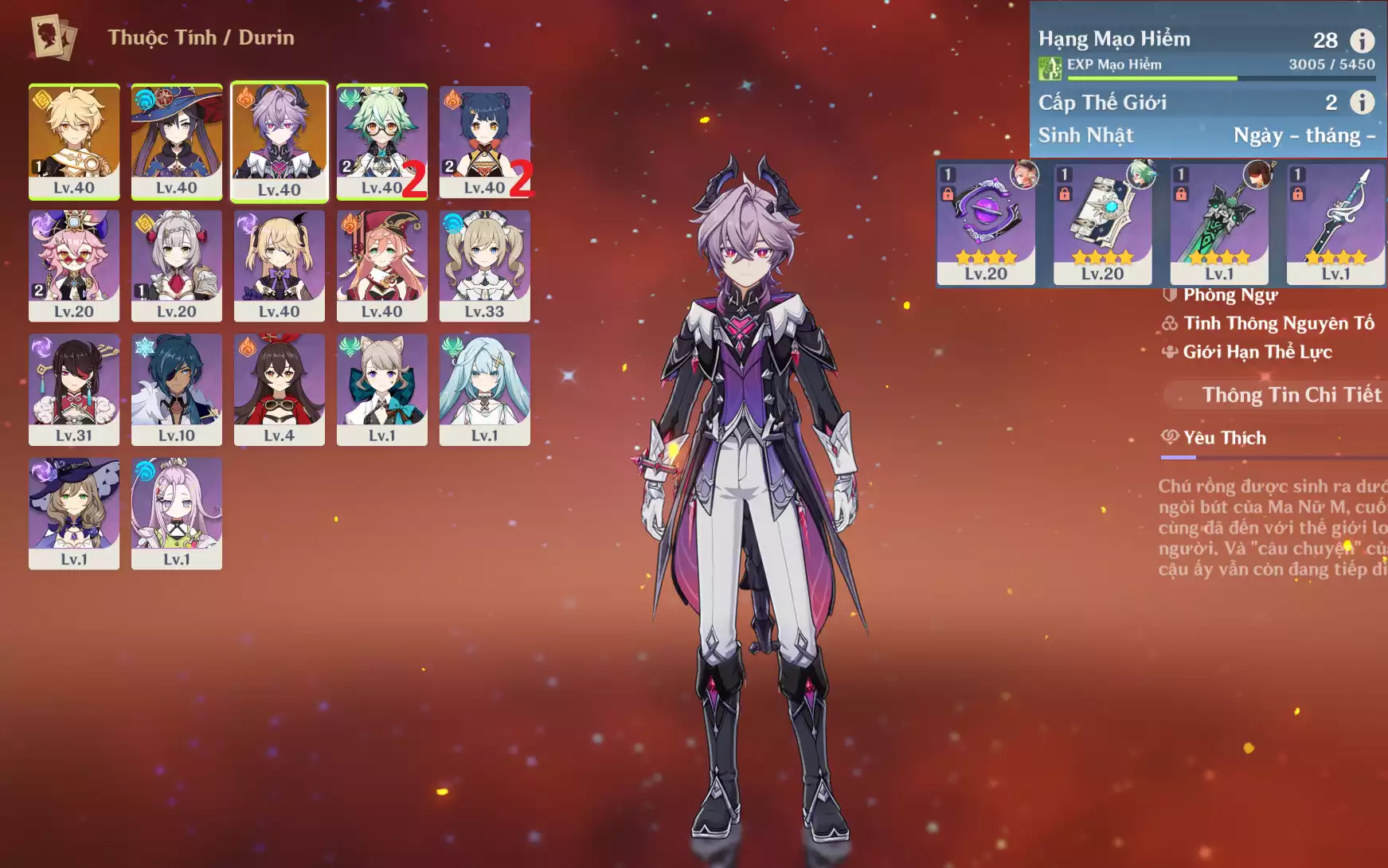Show World Level info icon
The image size is (1388, 868).
click(x=1362, y=102)
